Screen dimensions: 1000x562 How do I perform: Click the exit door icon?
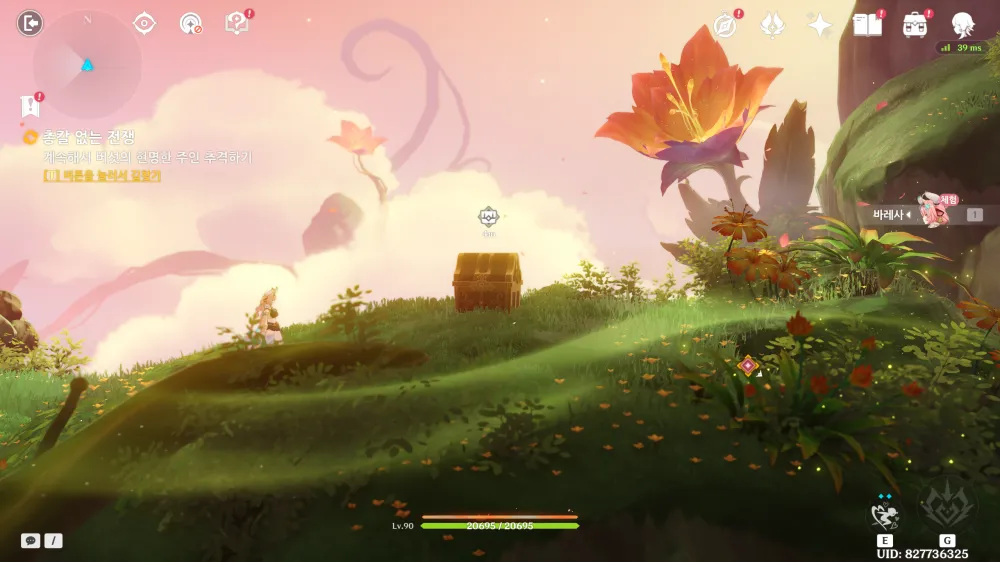click(x=30, y=23)
